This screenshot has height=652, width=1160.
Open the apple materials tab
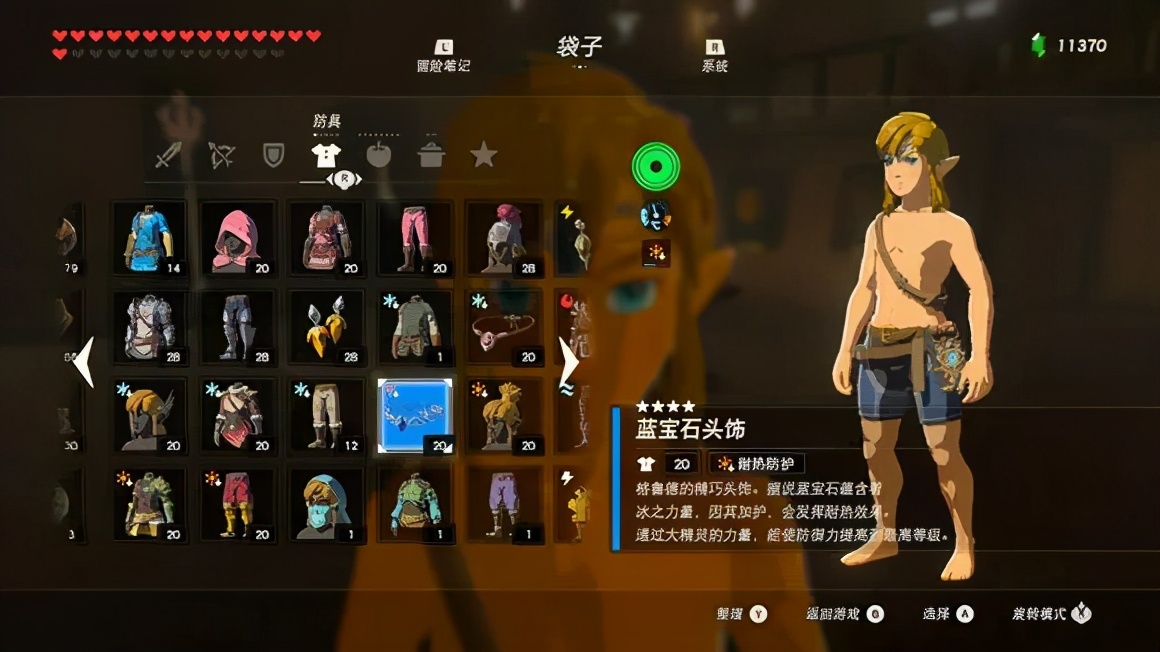pyautogui.click(x=378, y=156)
